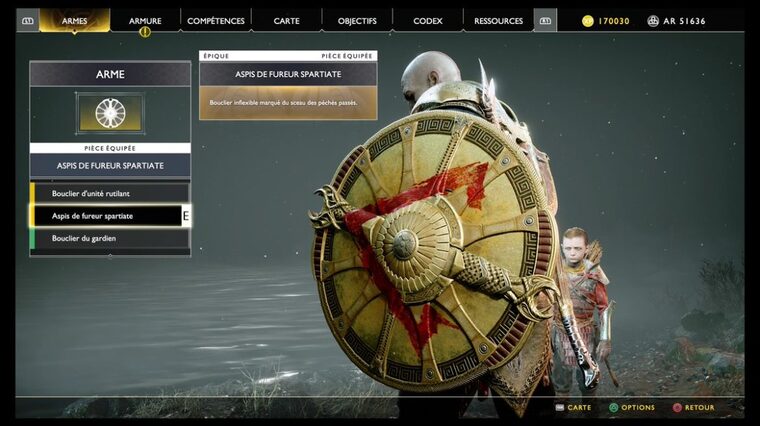This screenshot has width=760, height=426.
Task: Show the CARTE tab
Action: tap(287, 20)
